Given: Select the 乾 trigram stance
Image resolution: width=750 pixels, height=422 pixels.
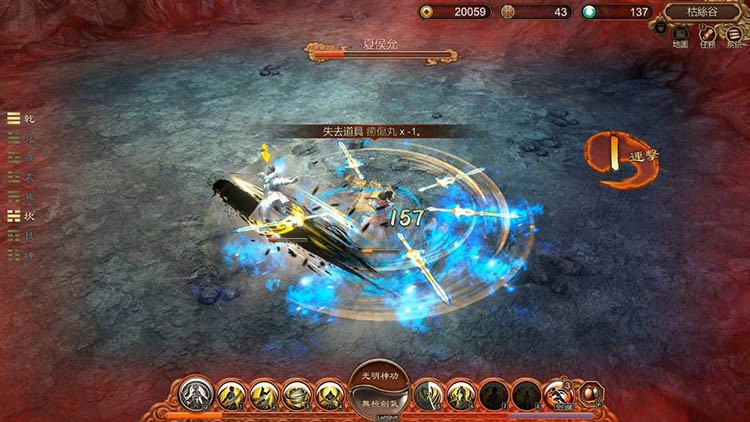Looking at the screenshot, I should pos(14,118).
